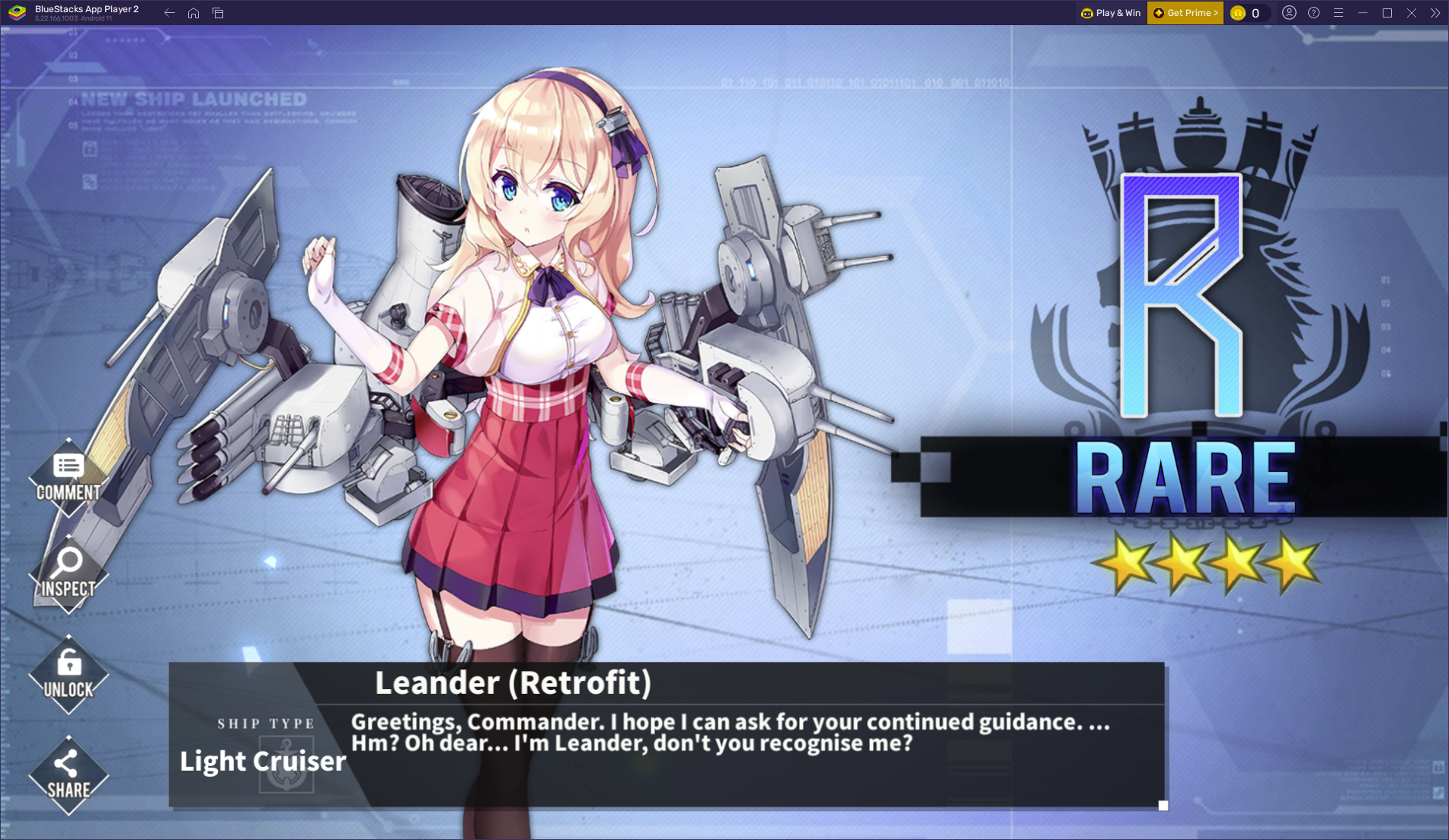Inspect the ship with magnifier button
1449x840 pixels.
[69, 573]
